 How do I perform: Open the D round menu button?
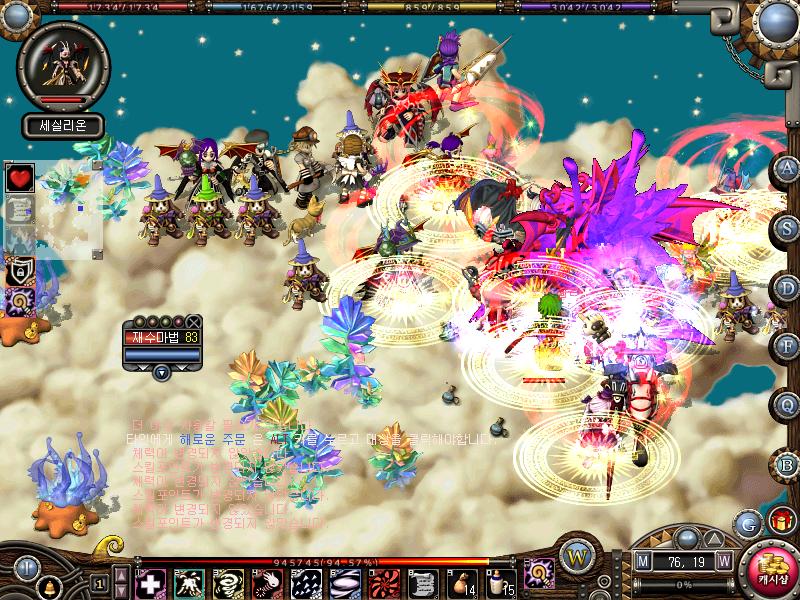click(787, 286)
